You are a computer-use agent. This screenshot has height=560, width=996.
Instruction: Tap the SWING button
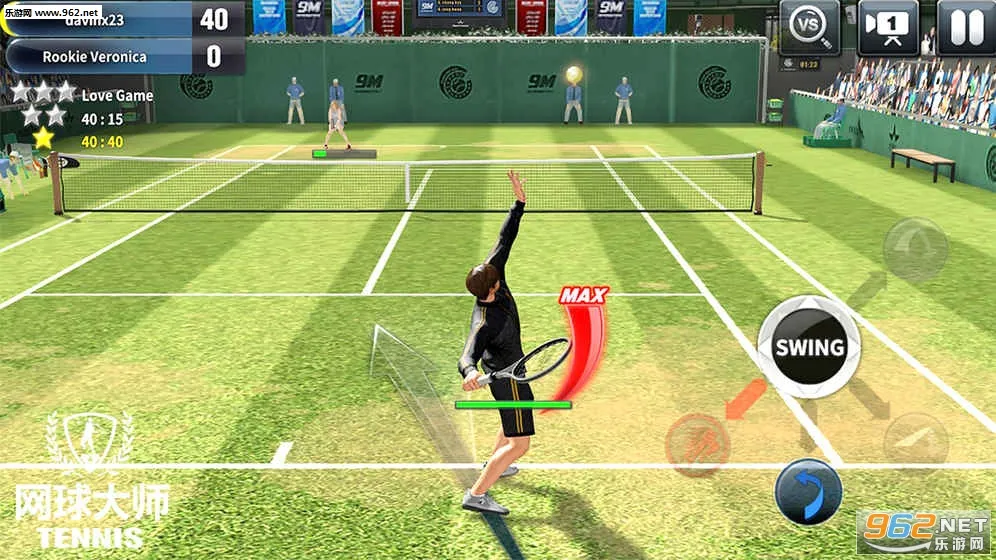pyautogui.click(x=809, y=347)
